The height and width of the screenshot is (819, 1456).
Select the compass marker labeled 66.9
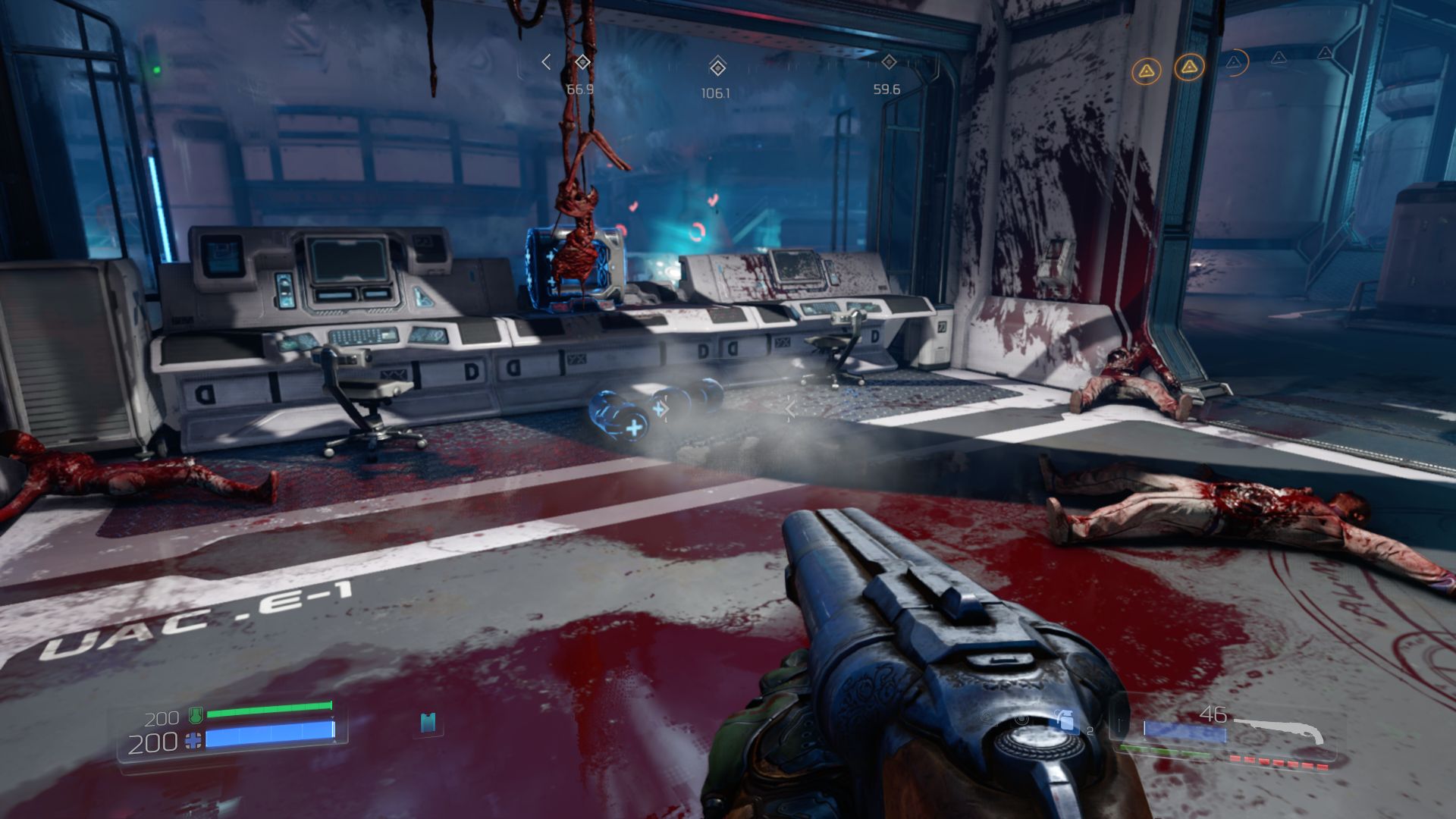click(x=582, y=62)
